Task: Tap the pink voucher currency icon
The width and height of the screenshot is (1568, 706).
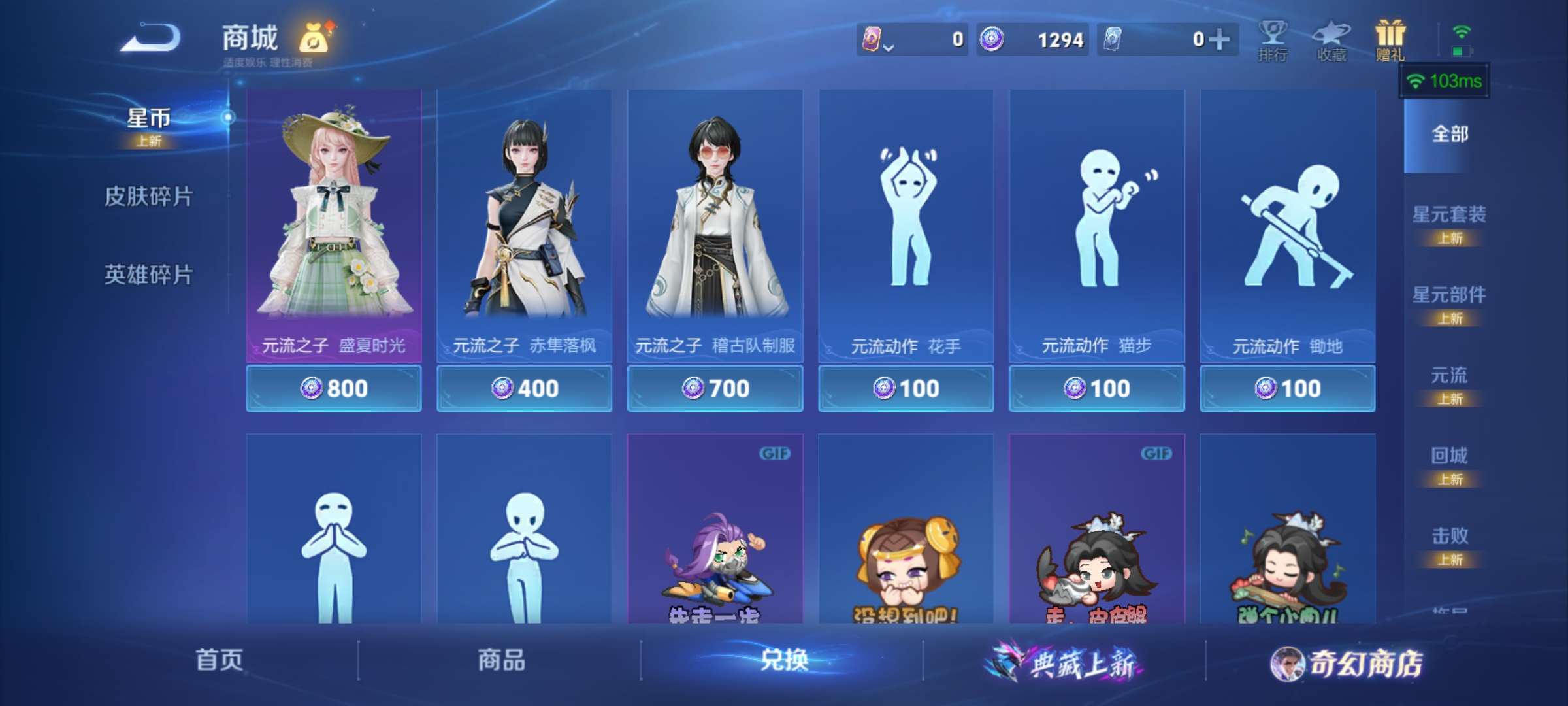Action: coord(872,39)
